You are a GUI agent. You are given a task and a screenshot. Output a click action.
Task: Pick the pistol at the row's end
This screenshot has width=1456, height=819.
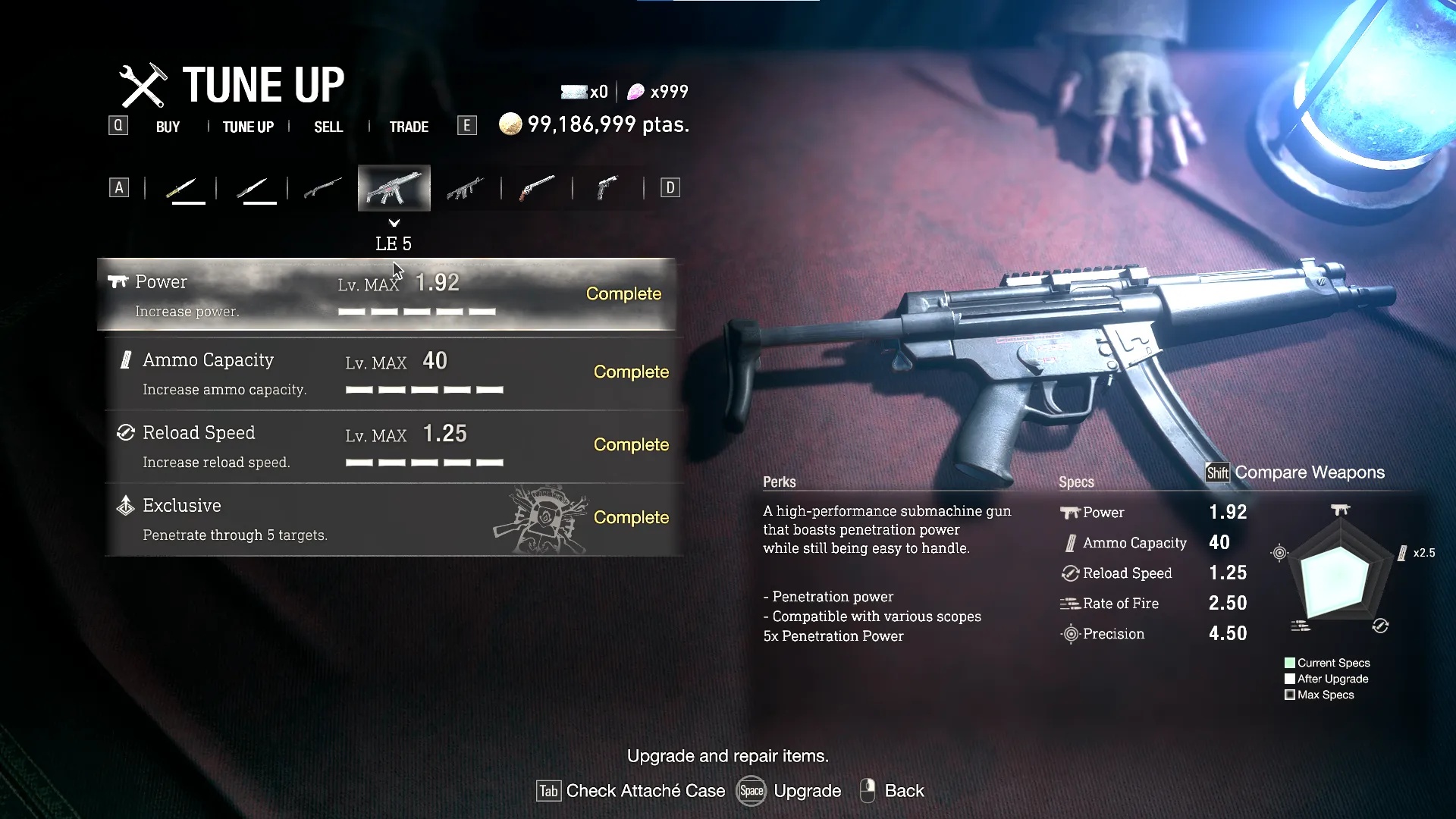point(607,188)
